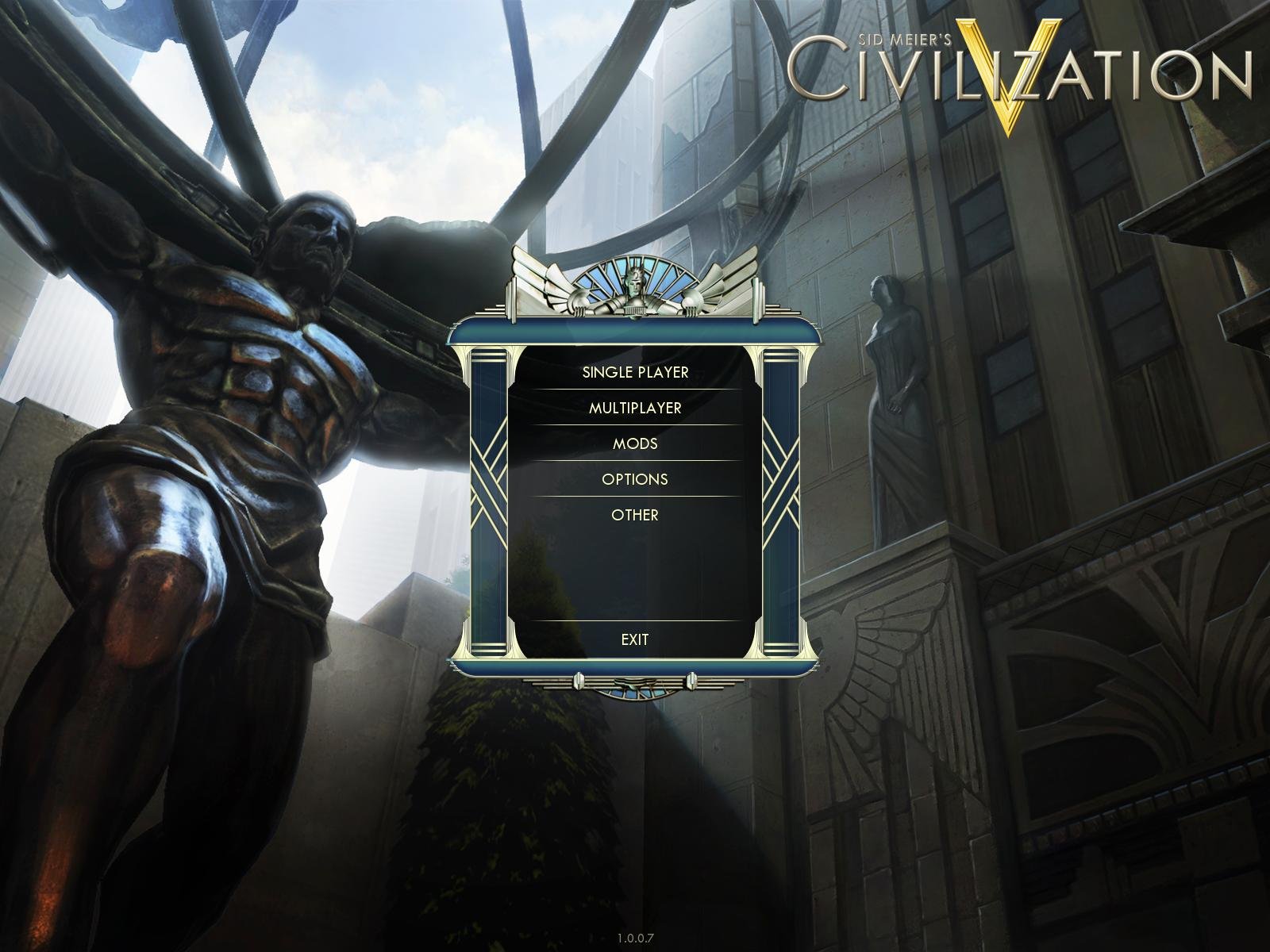Click the Other menu entry
This screenshot has width=1270, height=952.
pos(635,514)
